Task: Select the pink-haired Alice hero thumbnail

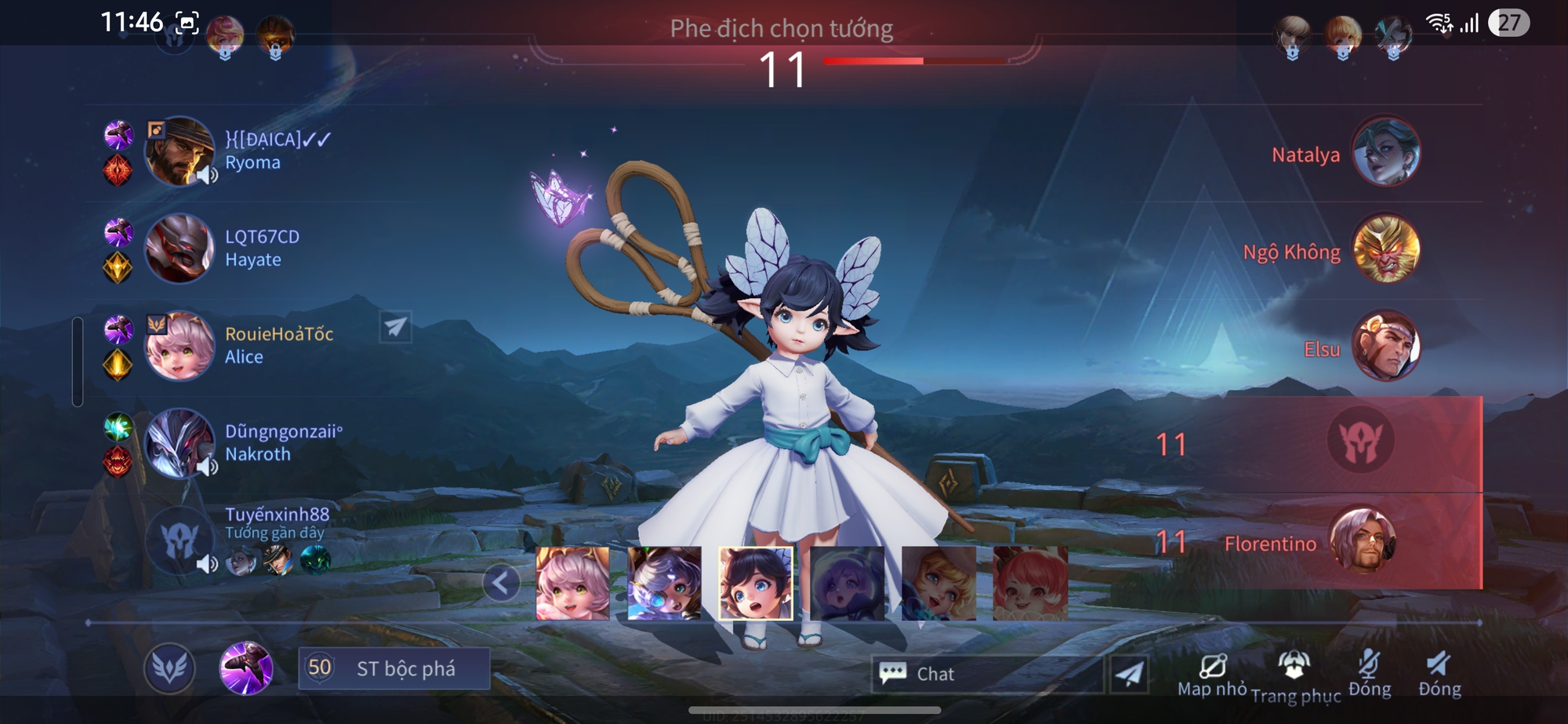Action: 572,583
